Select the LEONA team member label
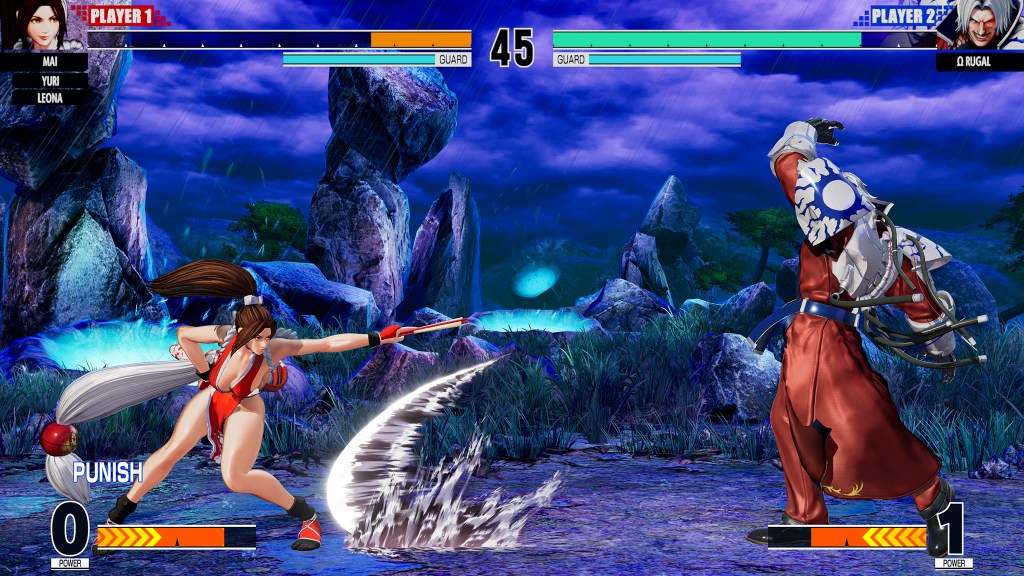Image resolution: width=1024 pixels, height=576 pixels. coord(49,97)
